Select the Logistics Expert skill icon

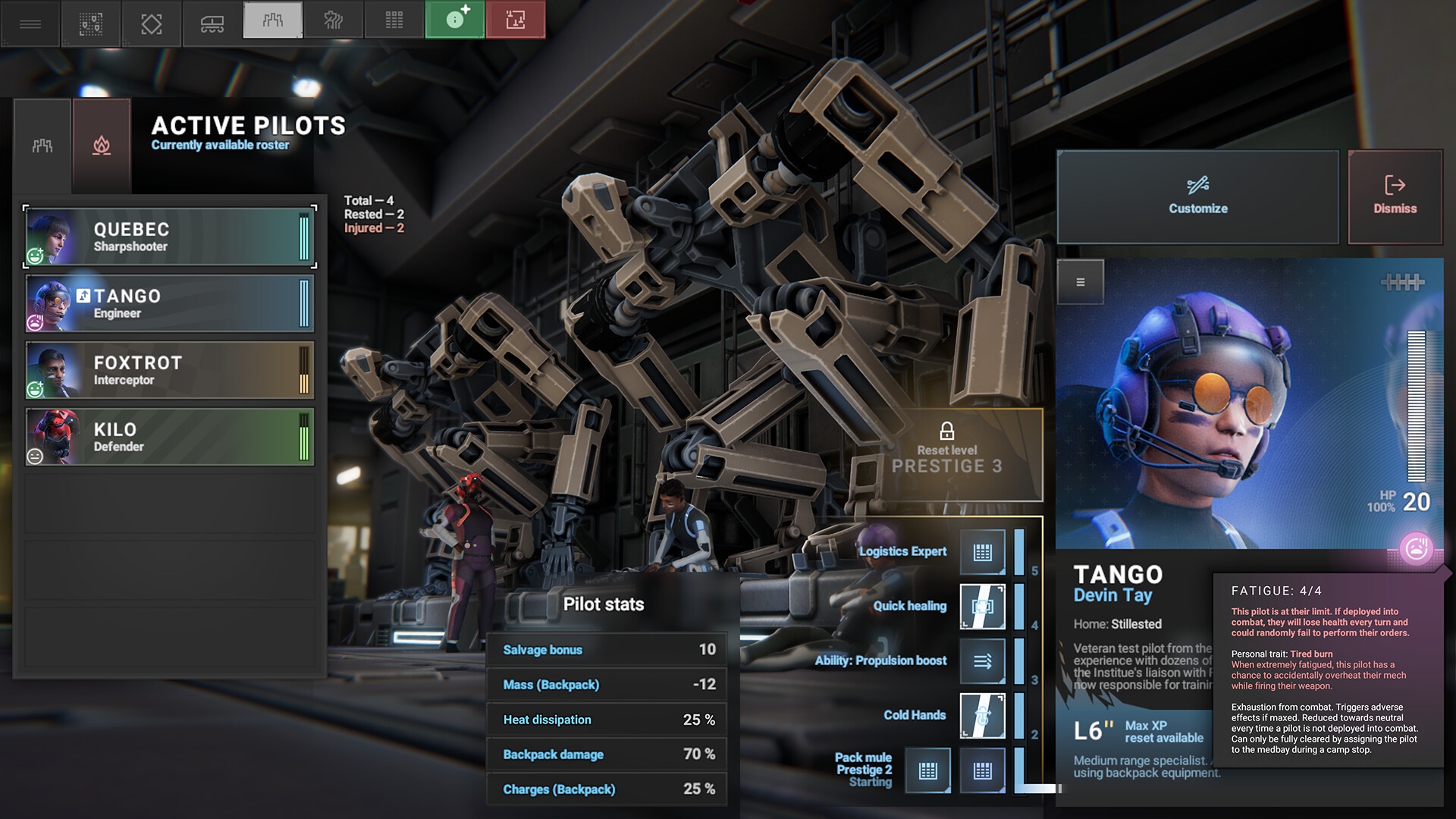point(983,552)
